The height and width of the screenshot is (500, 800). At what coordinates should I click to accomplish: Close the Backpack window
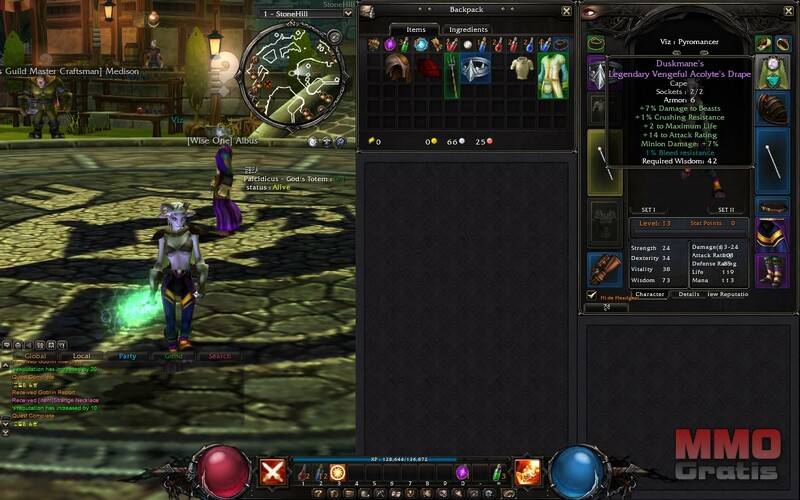click(x=566, y=11)
